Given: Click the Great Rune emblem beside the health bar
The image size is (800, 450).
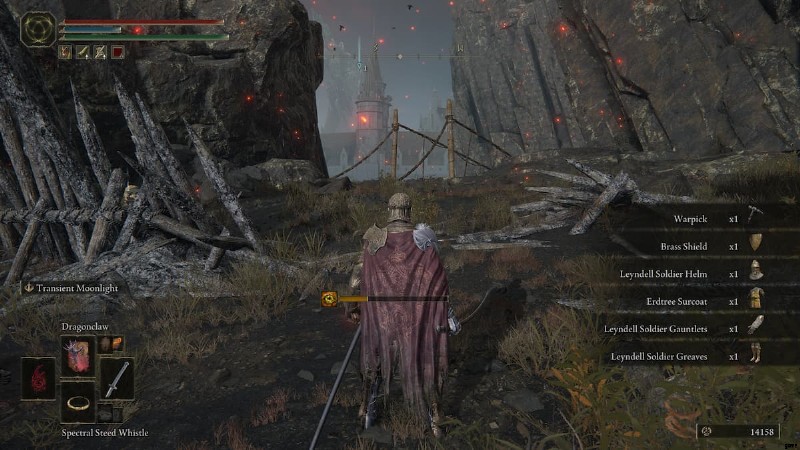Looking at the screenshot, I should pyautogui.click(x=38, y=28).
